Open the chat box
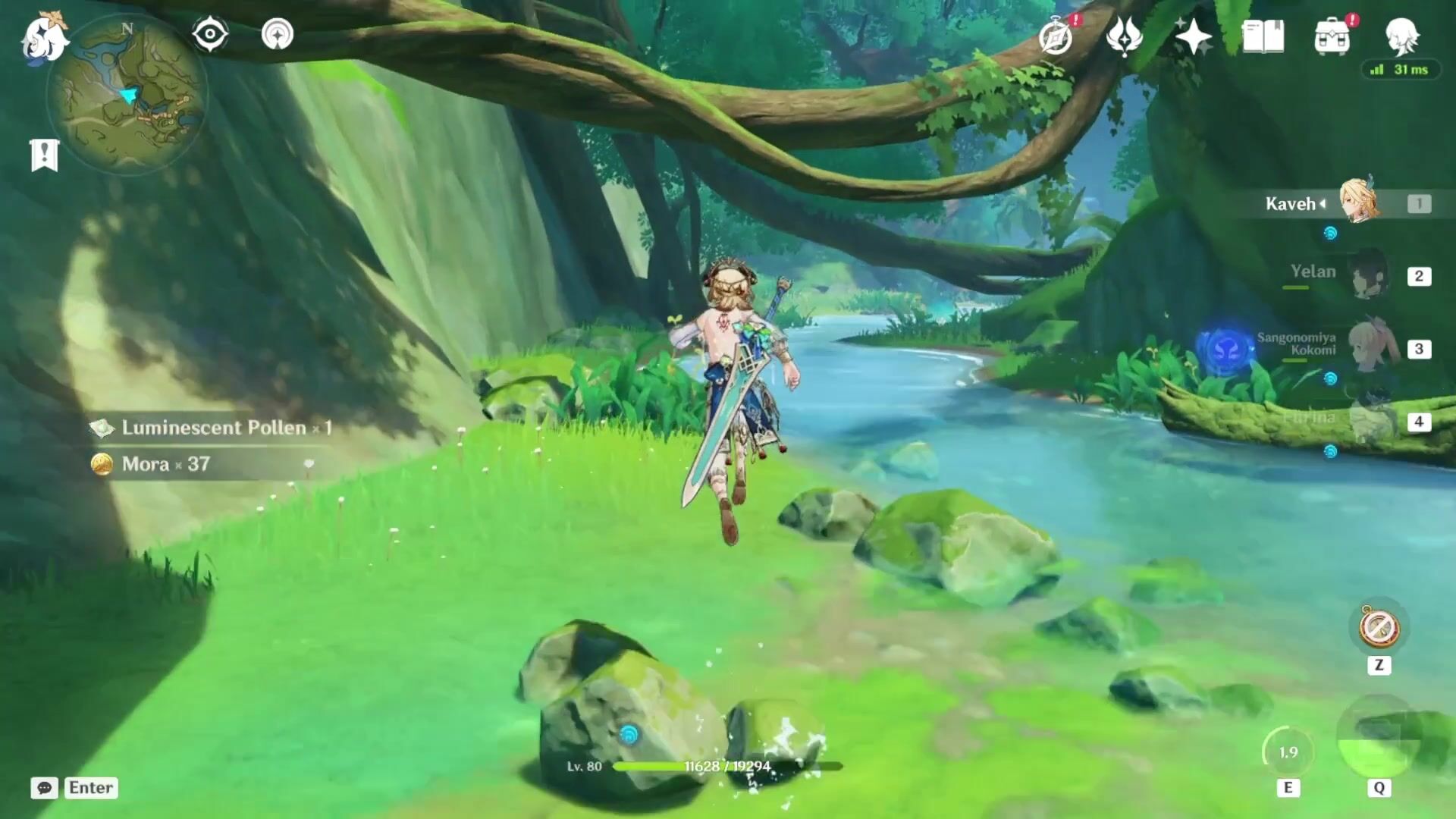The width and height of the screenshot is (1456, 819). [x=45, y=788]
